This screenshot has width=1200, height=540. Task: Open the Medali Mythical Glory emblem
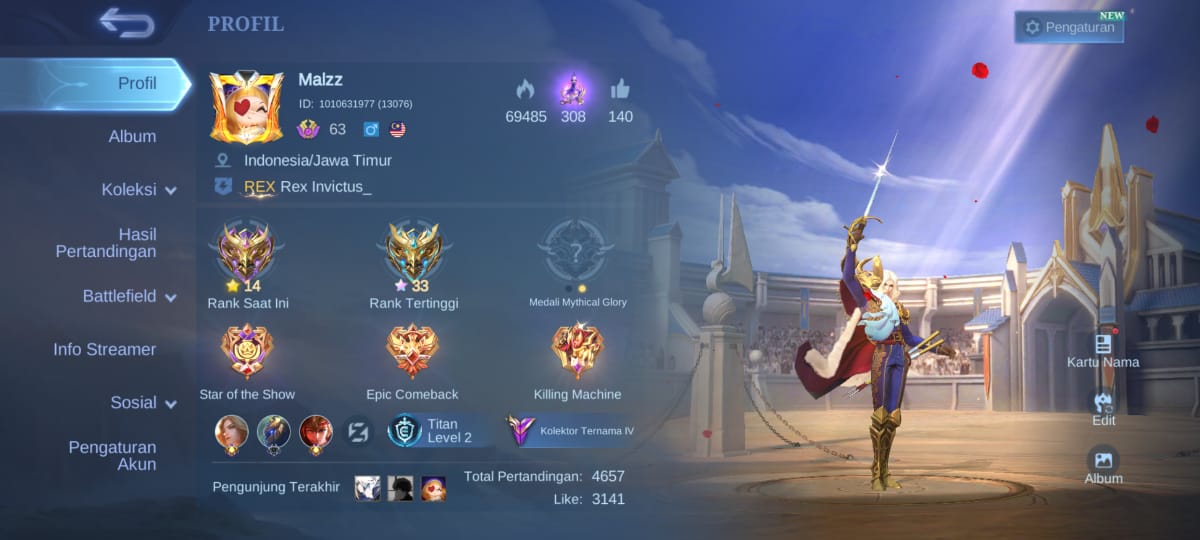point(577,250)
